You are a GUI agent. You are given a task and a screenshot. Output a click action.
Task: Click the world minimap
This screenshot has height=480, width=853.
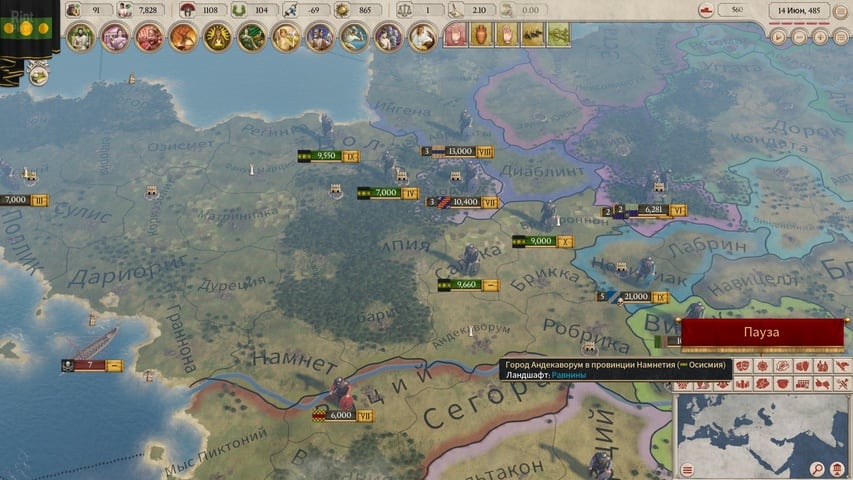click(758, 428)
